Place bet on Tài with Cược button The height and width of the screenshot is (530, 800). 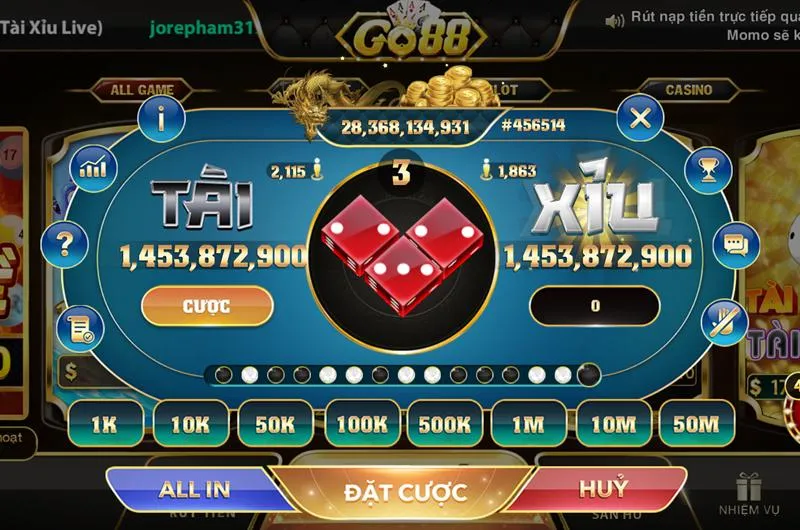tap(207, 306)
